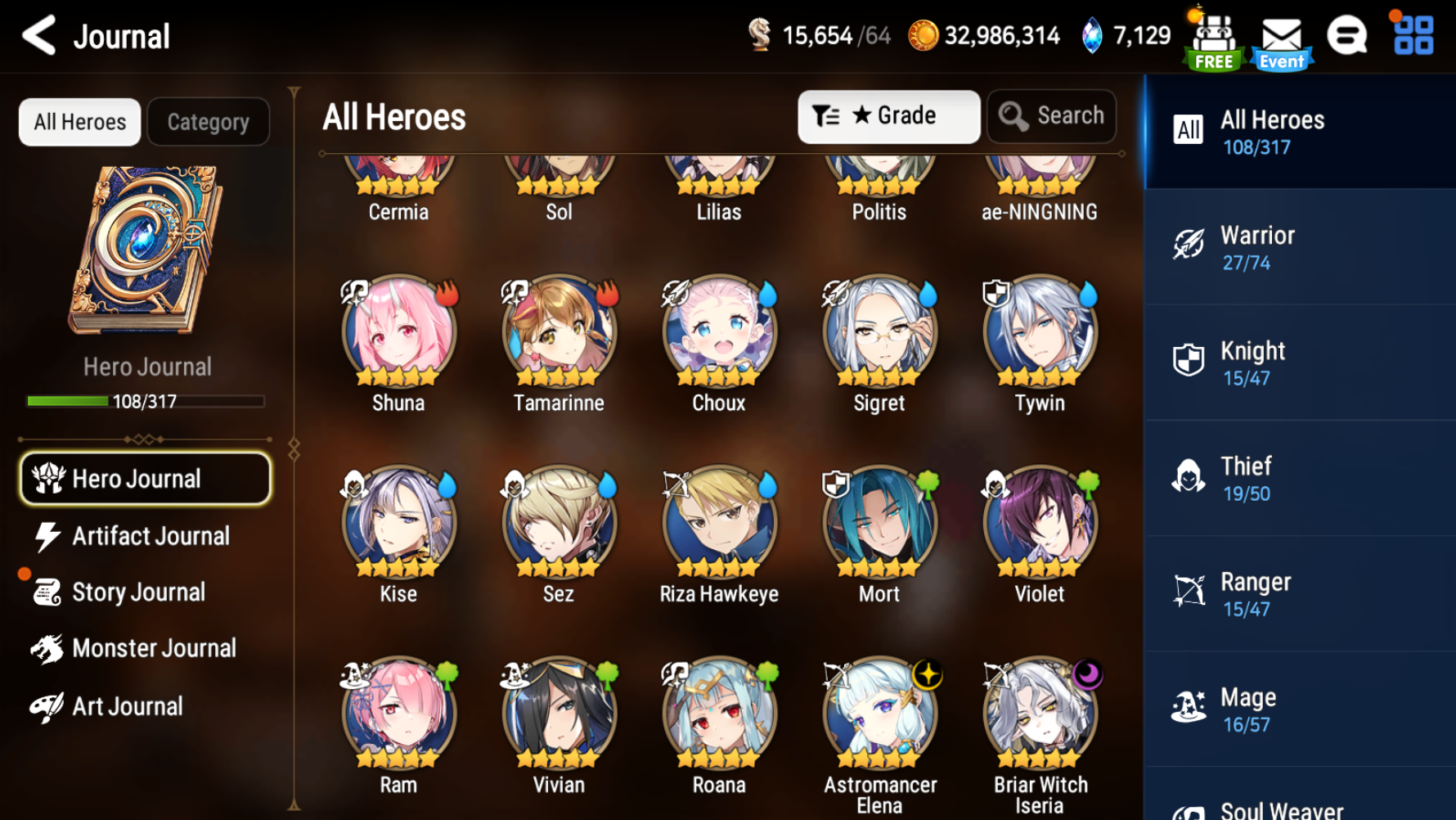Open the in-game chat window
Viewport: 1456px width, 820px height.
click(1349, 36)
